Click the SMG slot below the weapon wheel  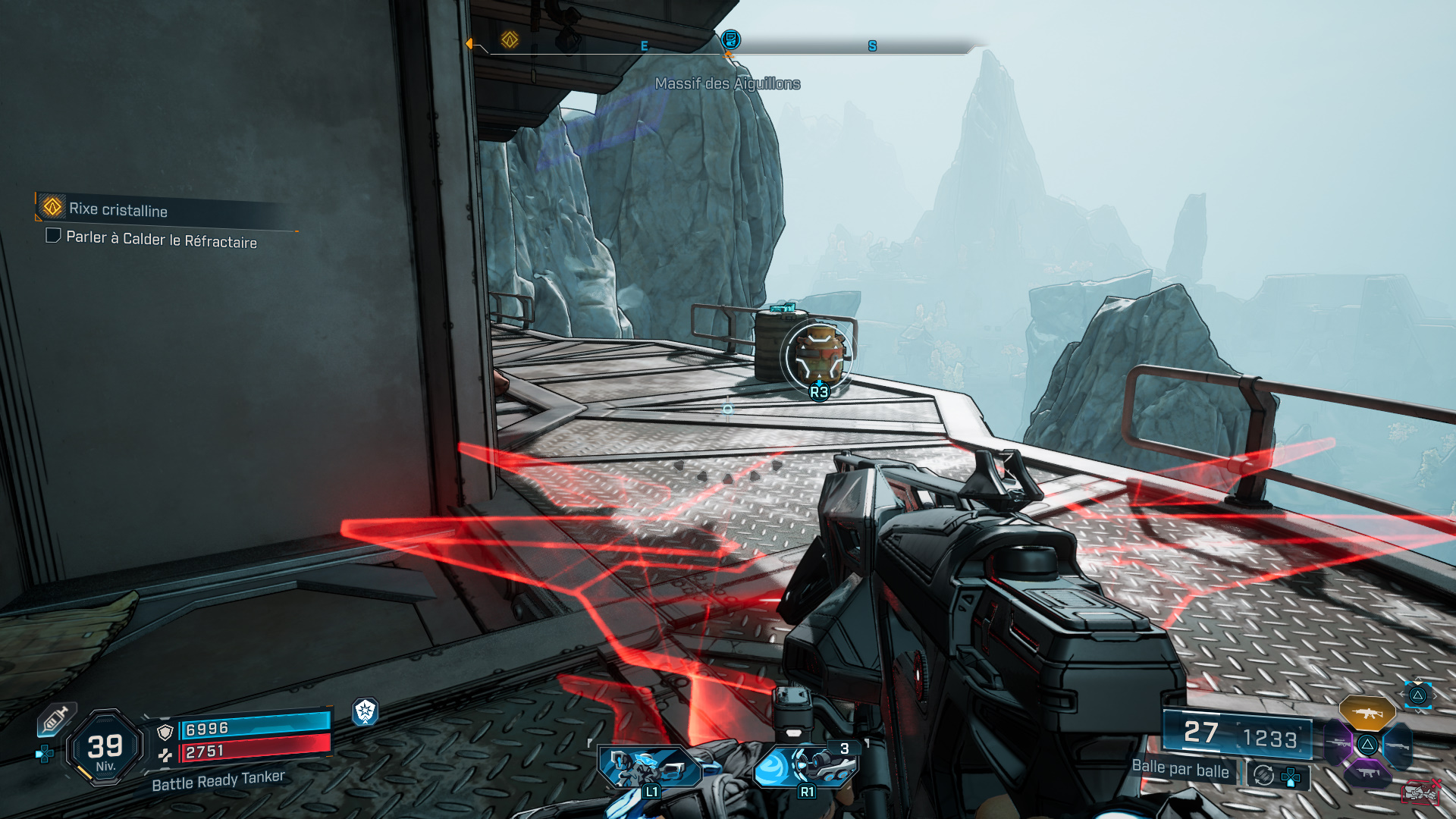tap(1369, 772)
